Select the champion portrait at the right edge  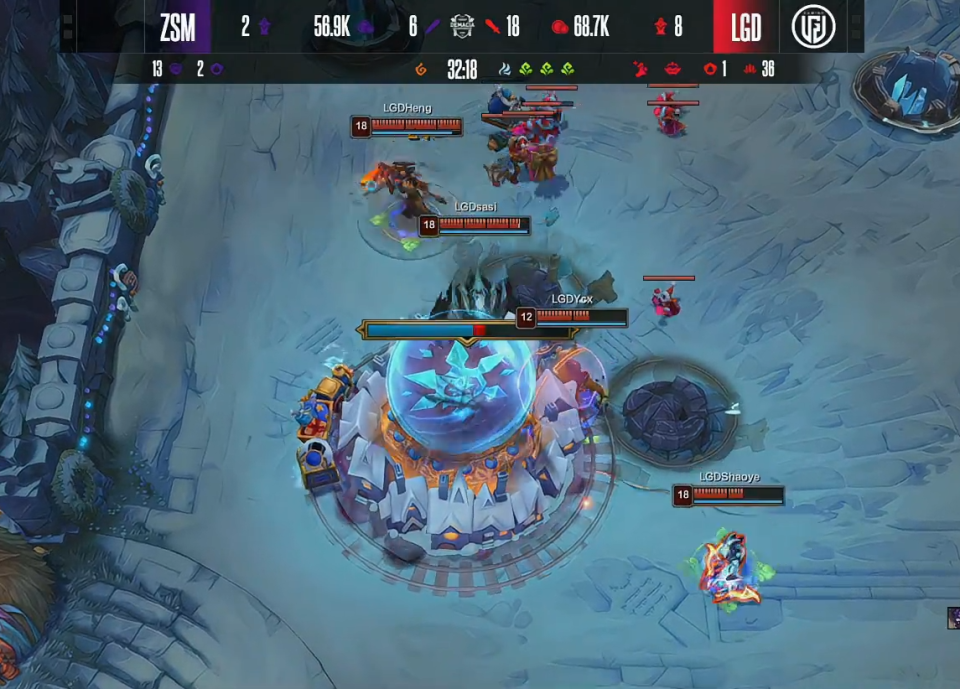(x=953, y=618)
